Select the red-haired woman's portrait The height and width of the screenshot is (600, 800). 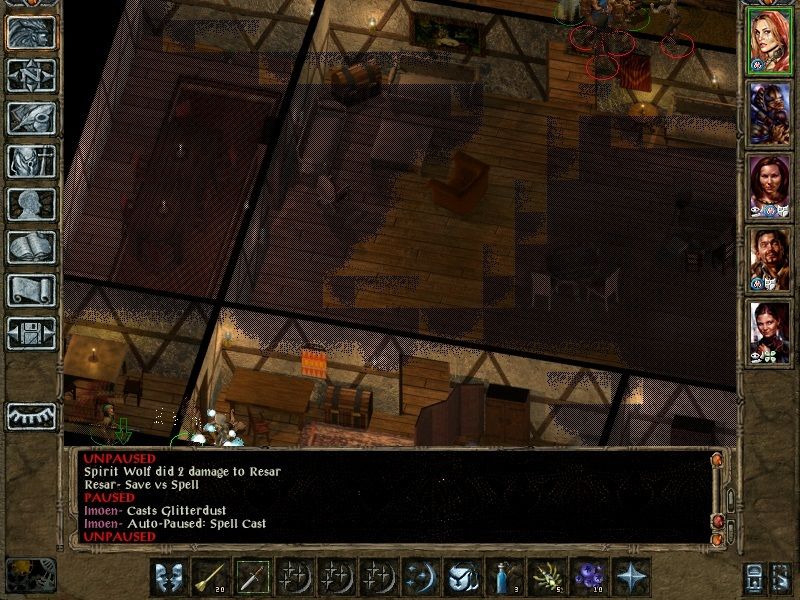(x=770, y=44)
